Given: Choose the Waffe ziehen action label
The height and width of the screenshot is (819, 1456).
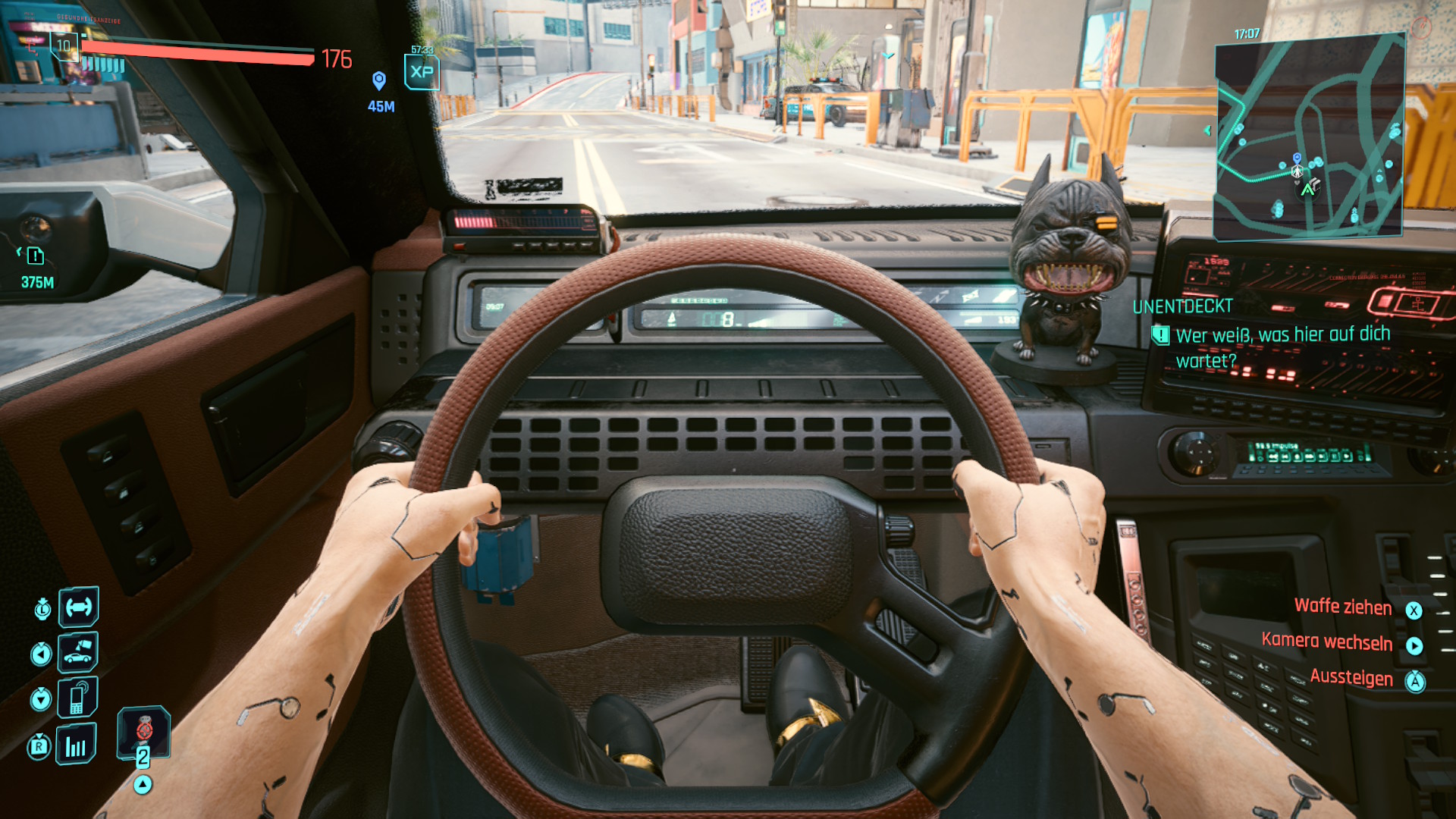Looking at the screenshot, I should point(1343,607).
